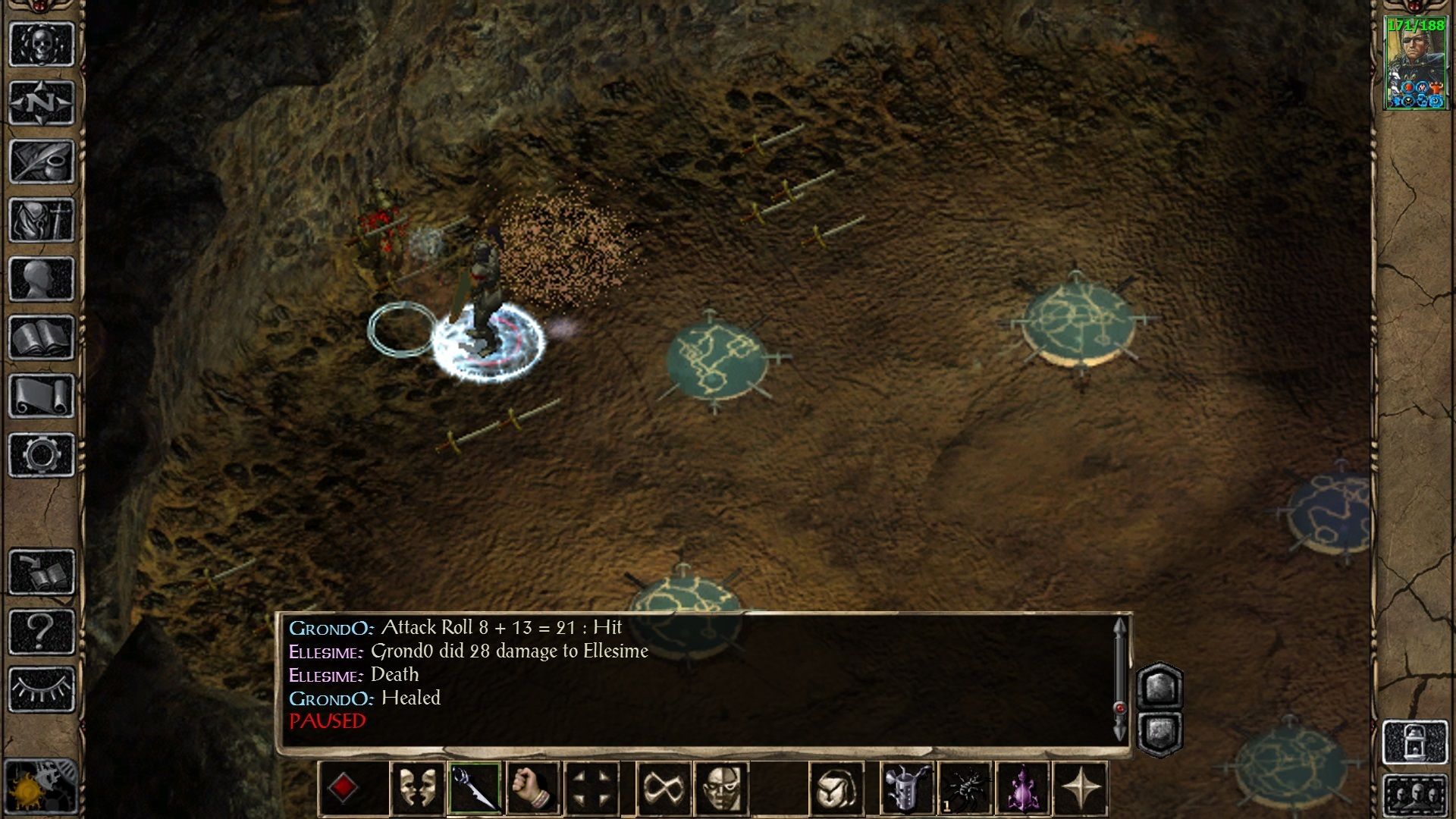Screen dimensions: 1456x819
Task: Use the purple potion quick item
Action: pyautogui.click(x=1023, y=789)
